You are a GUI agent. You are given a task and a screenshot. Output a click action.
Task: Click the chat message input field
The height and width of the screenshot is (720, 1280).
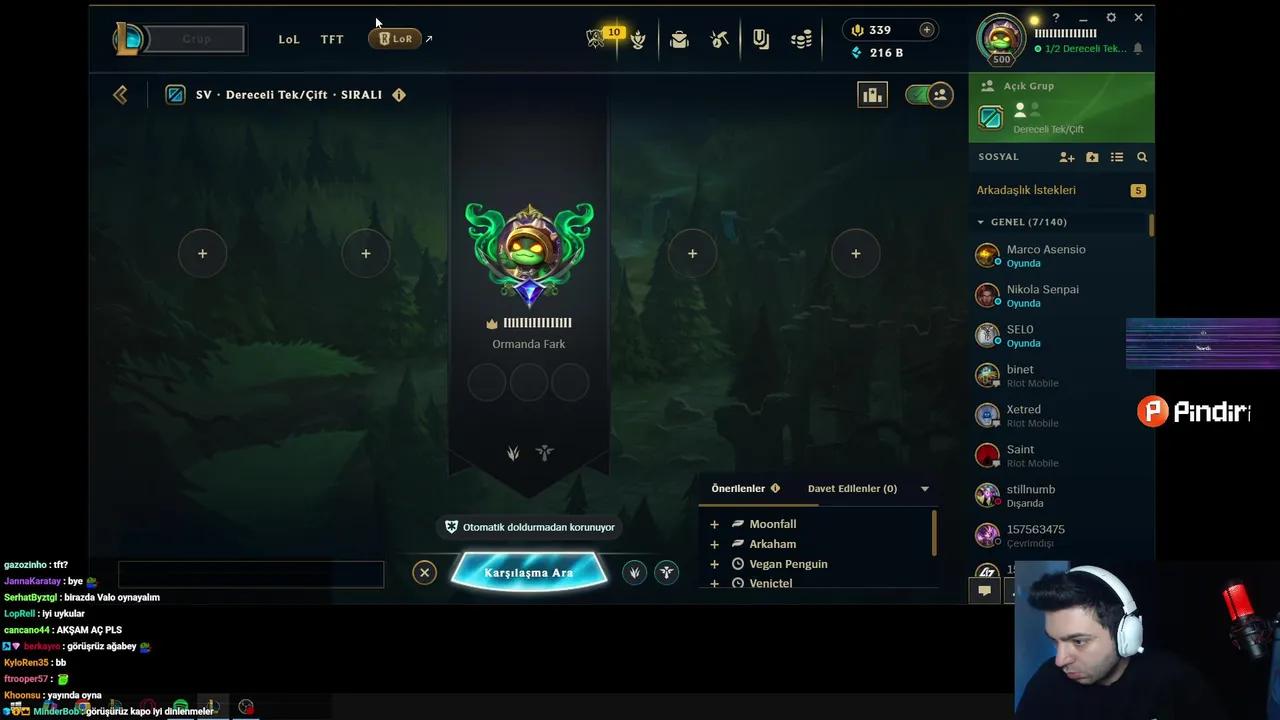252,573
